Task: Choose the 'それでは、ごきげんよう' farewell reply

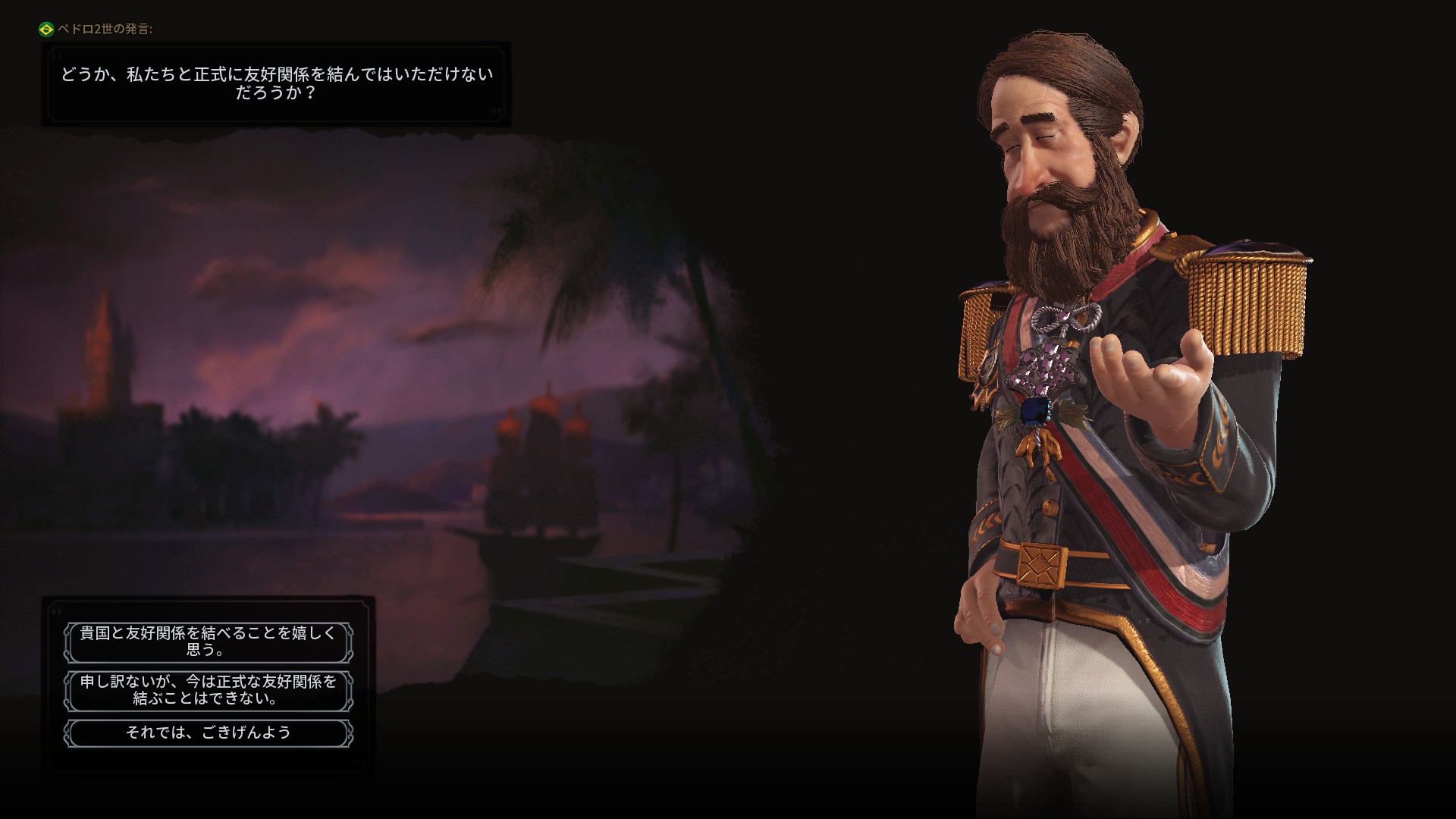Action: pos(209,733)
